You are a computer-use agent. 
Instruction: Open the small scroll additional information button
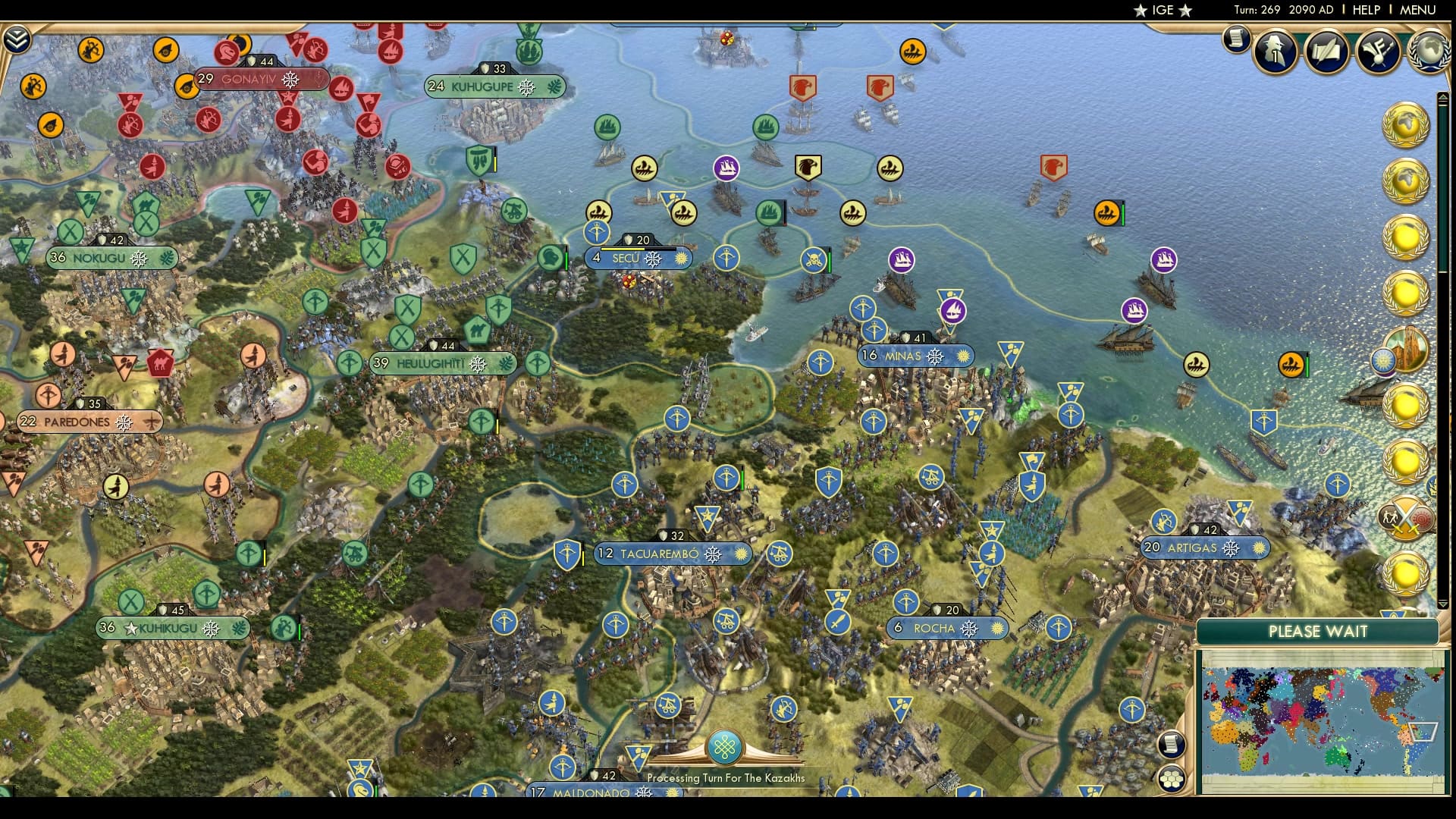point(1236,39)
